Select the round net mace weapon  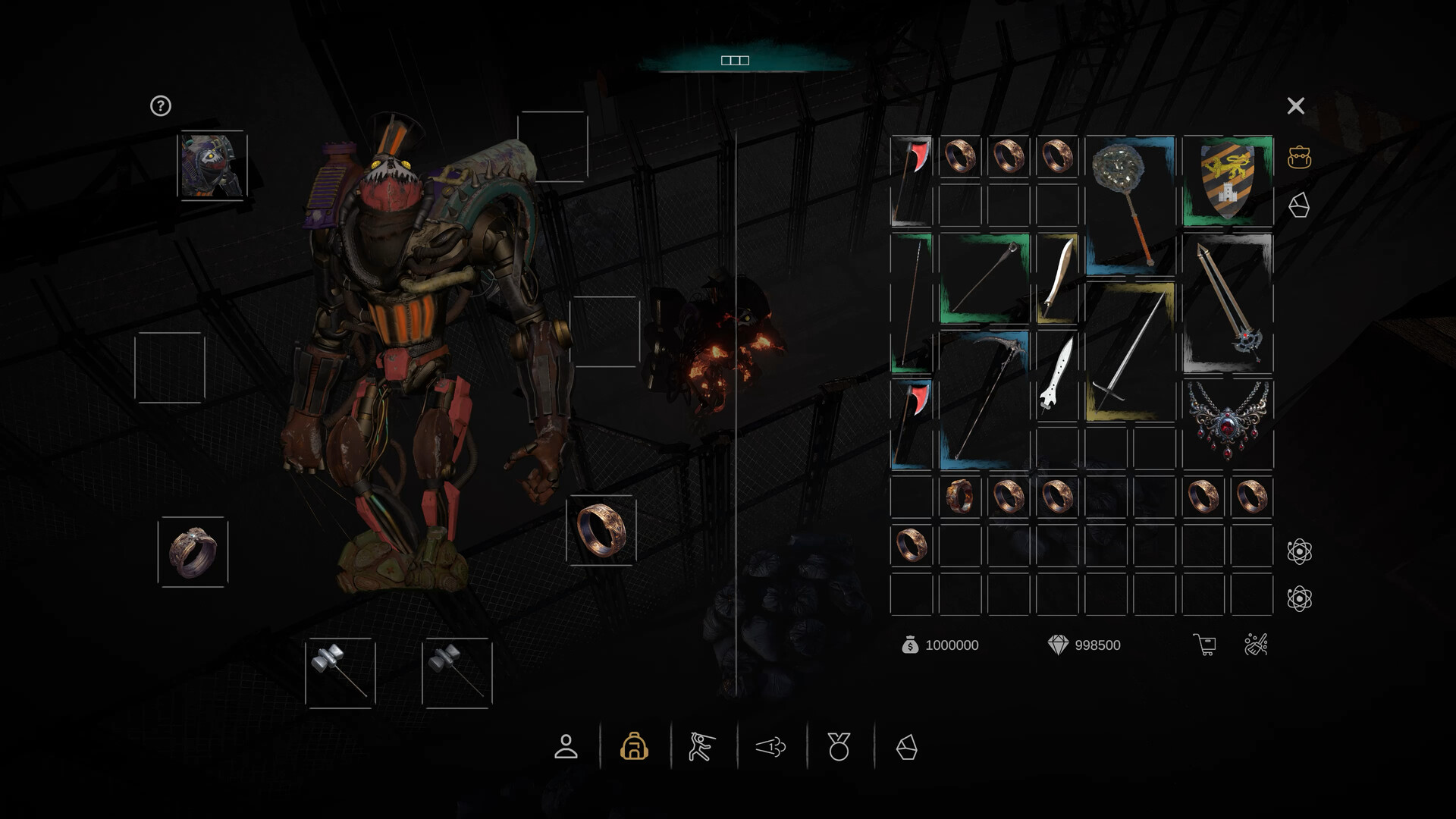point(1129,201)
